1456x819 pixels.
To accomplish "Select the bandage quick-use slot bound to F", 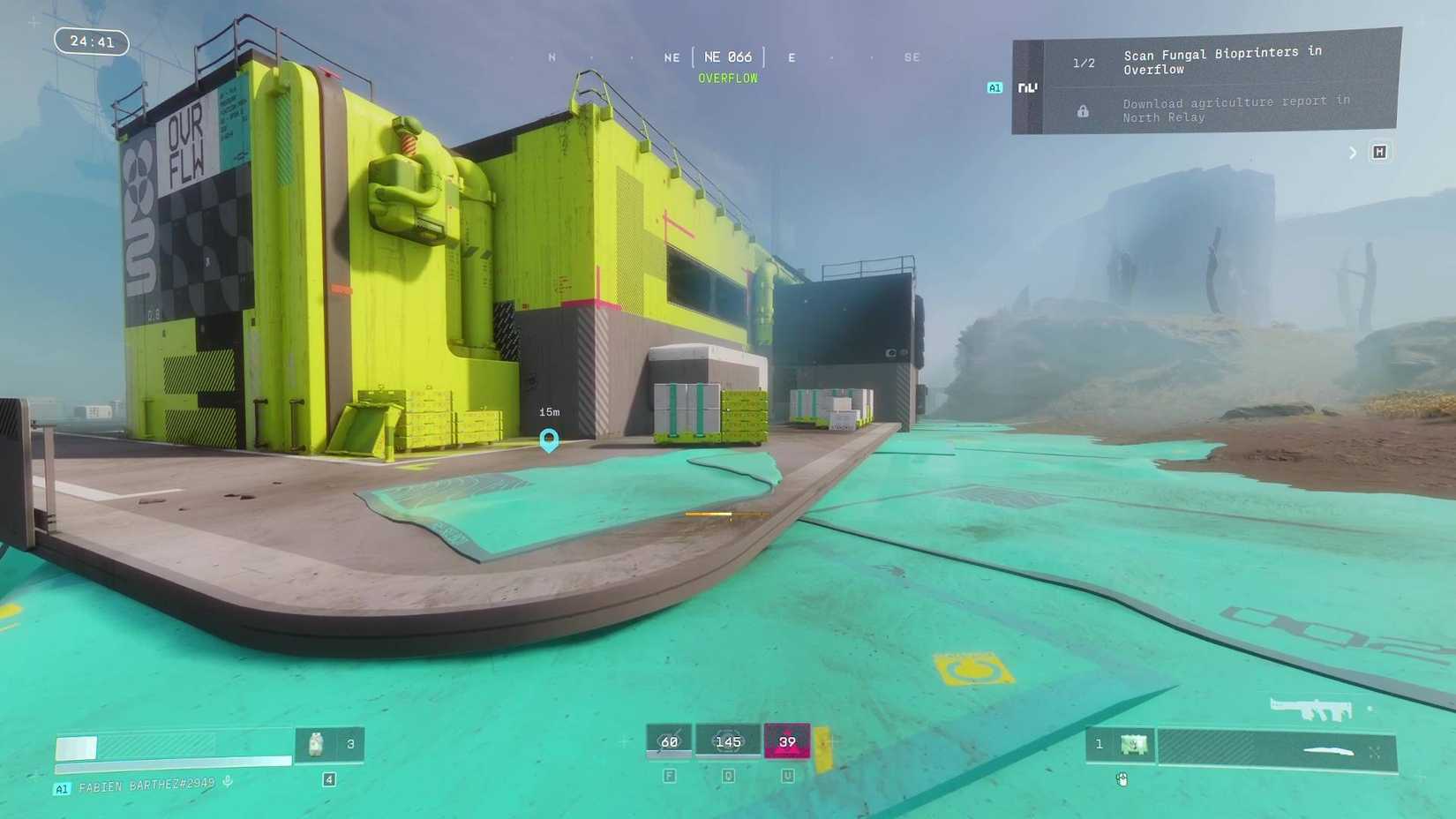I will [x=669, y=741].
